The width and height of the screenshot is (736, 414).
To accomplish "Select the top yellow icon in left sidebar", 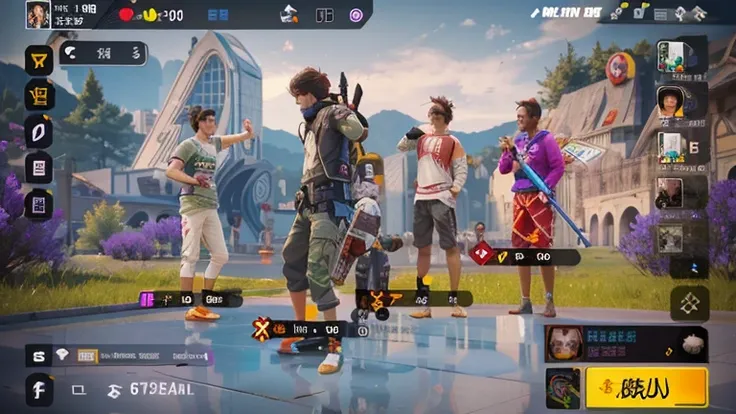I will pyautogui.click(x=39, y=60).
